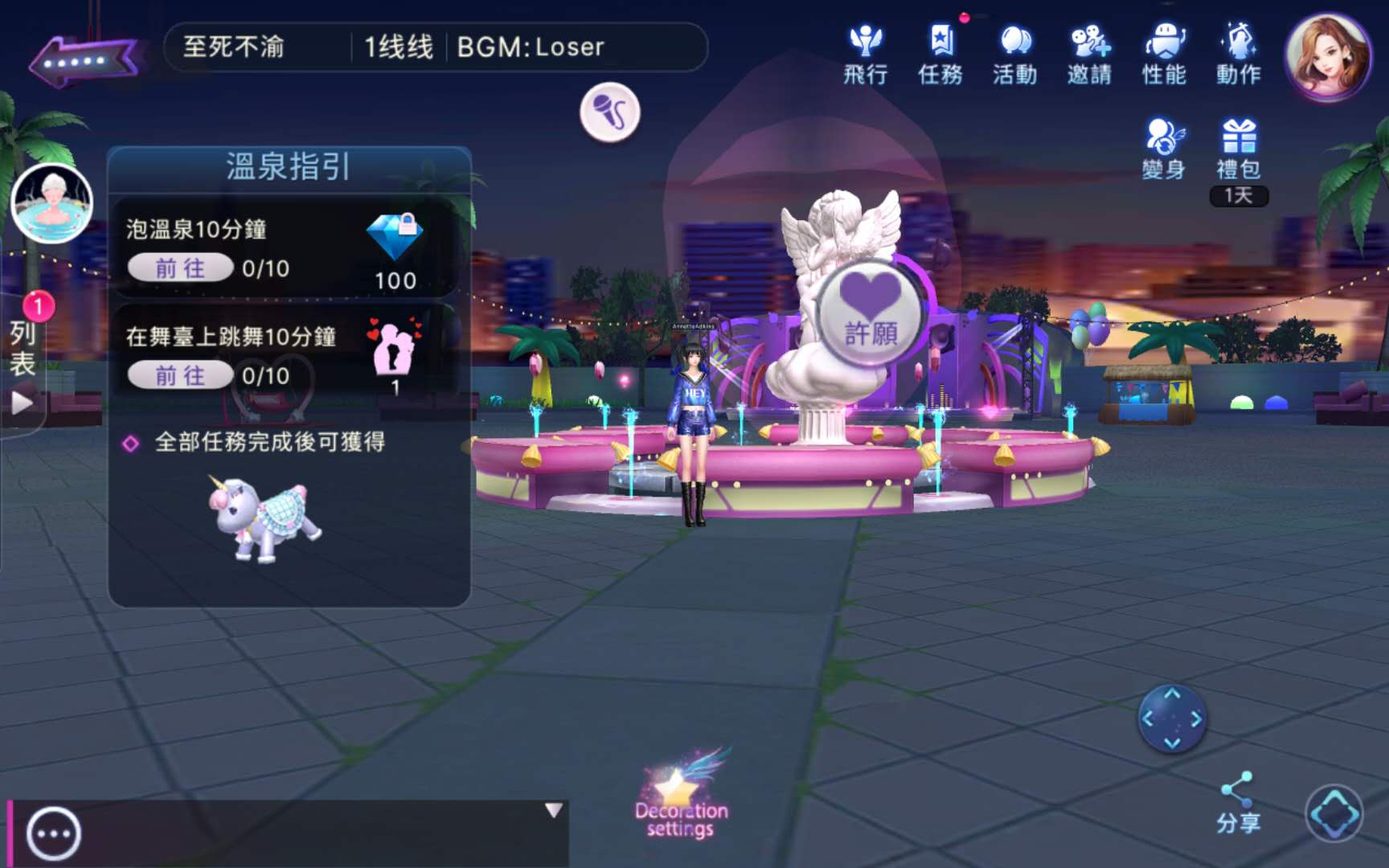Open the 禮包 gift pack
The width and height of the screenshot is (1389, 868).
tap(1239, 149)
